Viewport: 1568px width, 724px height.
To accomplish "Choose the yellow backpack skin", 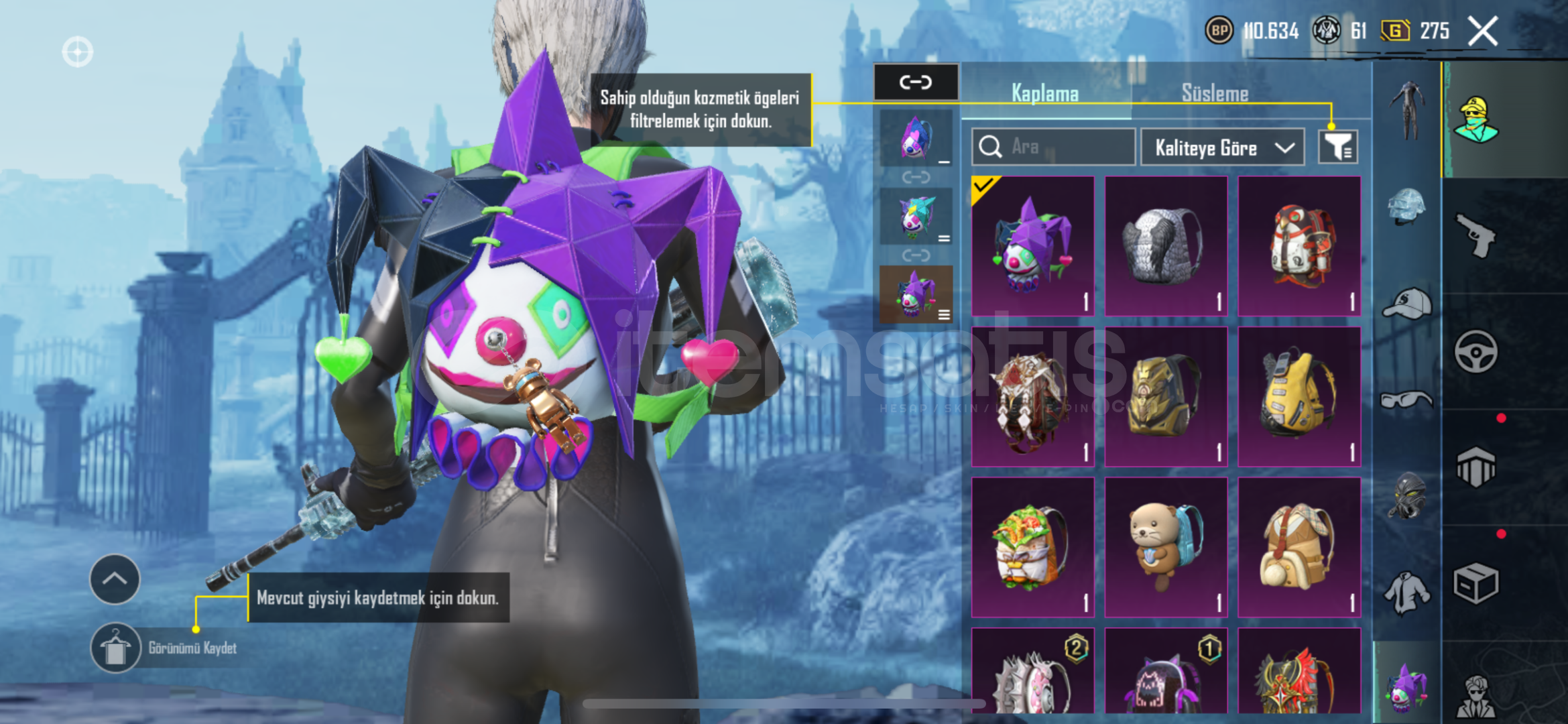I will click(1299, 397).
